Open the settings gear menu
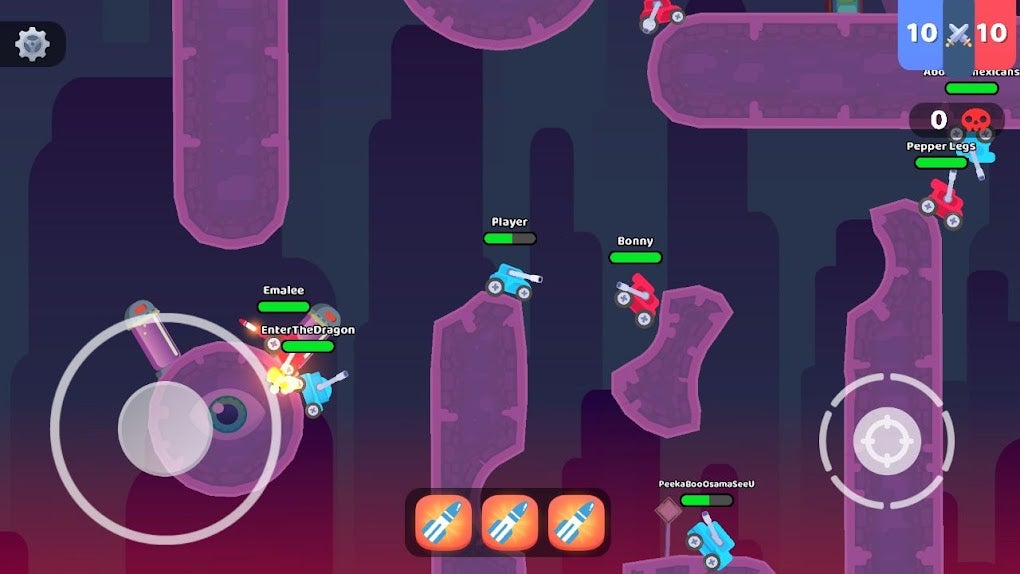The image size is (1020, 574). [33, 45]
